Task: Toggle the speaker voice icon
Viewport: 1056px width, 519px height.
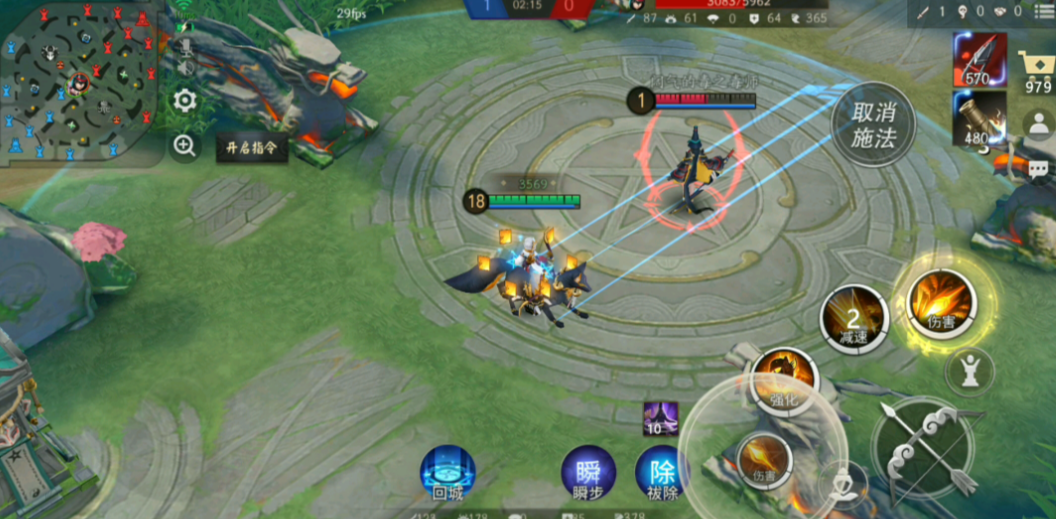Action: point(184,69)
